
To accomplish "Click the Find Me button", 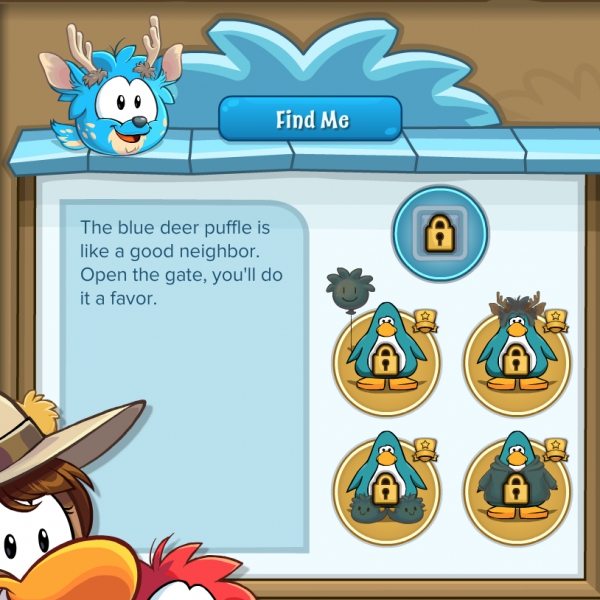I will (310, 120).
